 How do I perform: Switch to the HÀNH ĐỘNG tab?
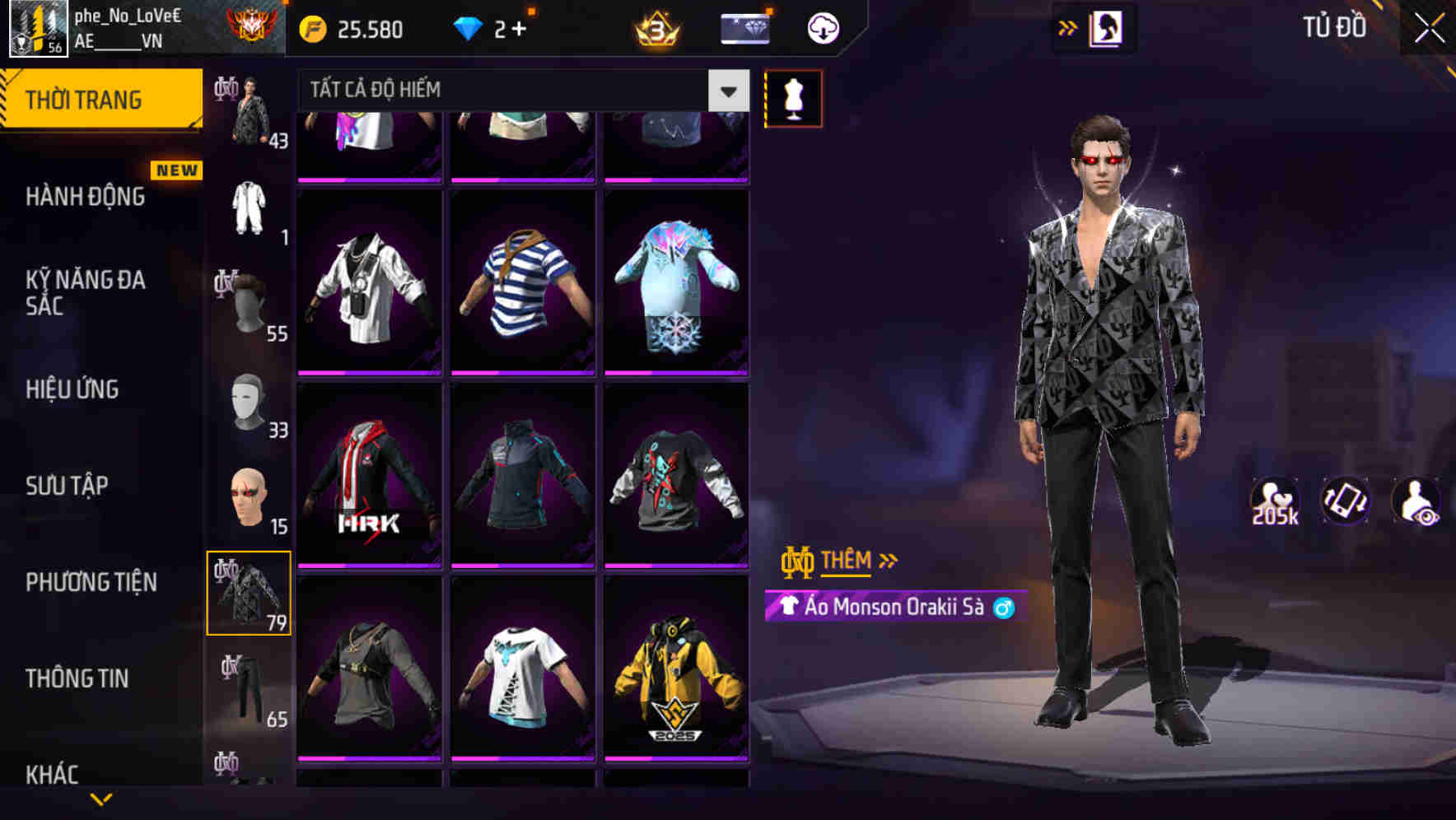[85, 197]
